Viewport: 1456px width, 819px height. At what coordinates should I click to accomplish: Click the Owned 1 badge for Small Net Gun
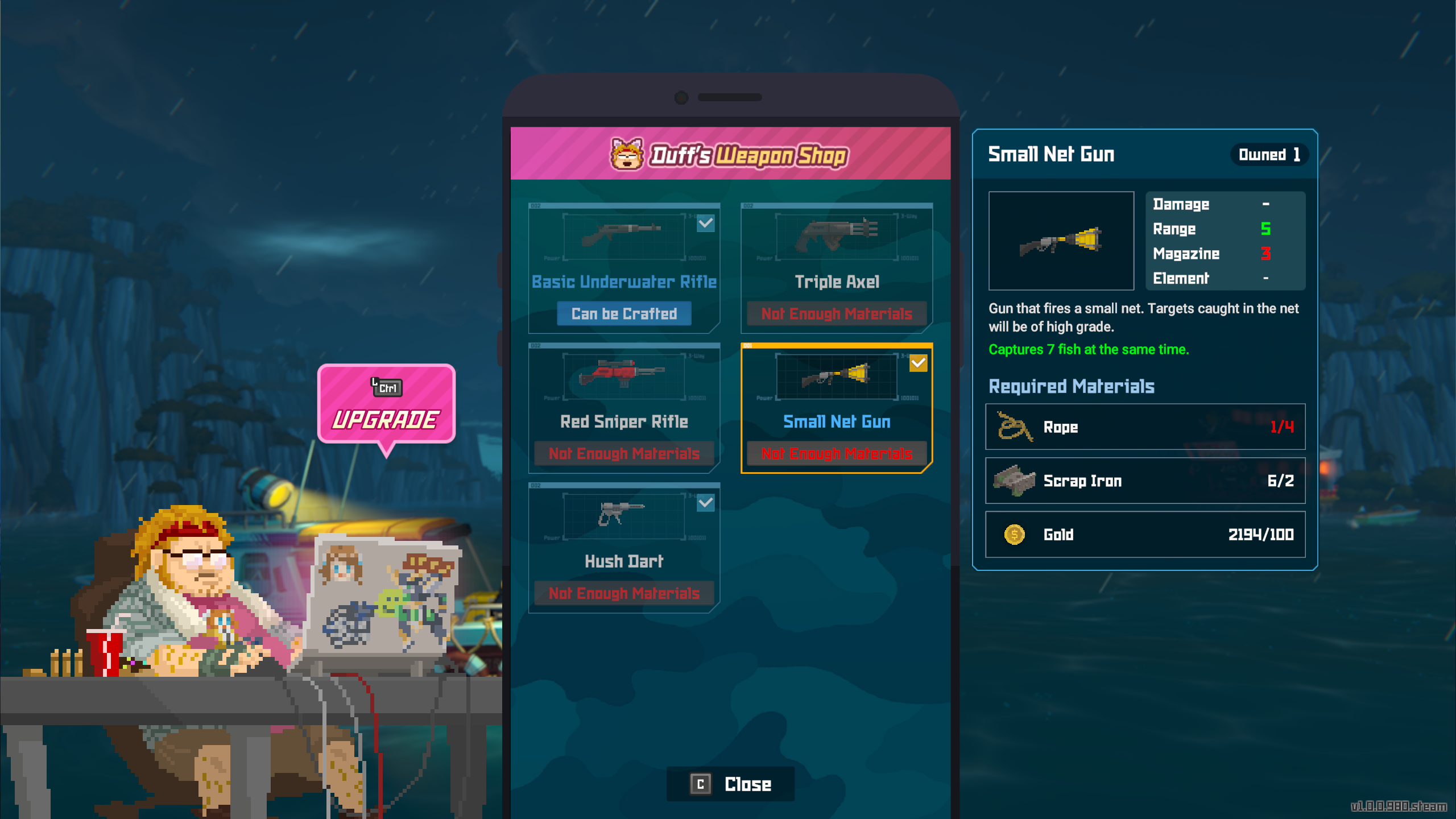[1269, 154]
